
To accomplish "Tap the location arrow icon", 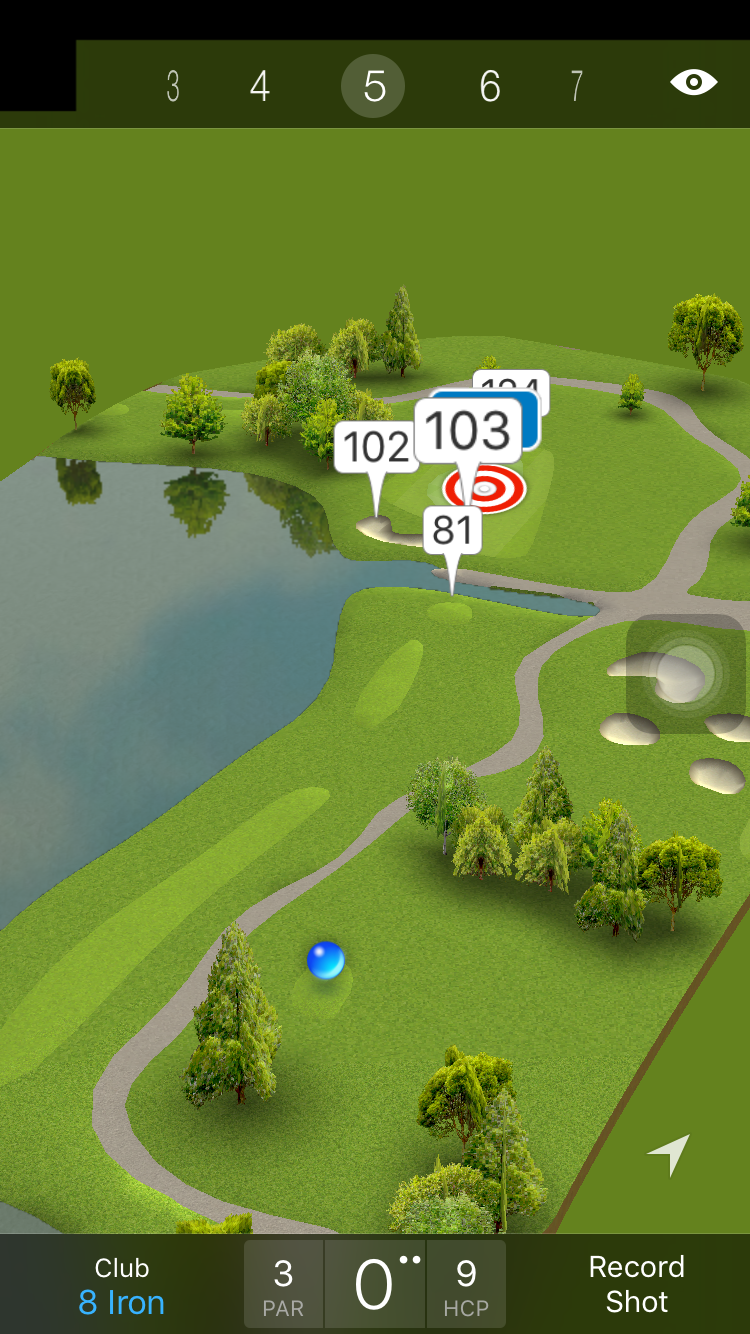I will (x=669, y=1154).
